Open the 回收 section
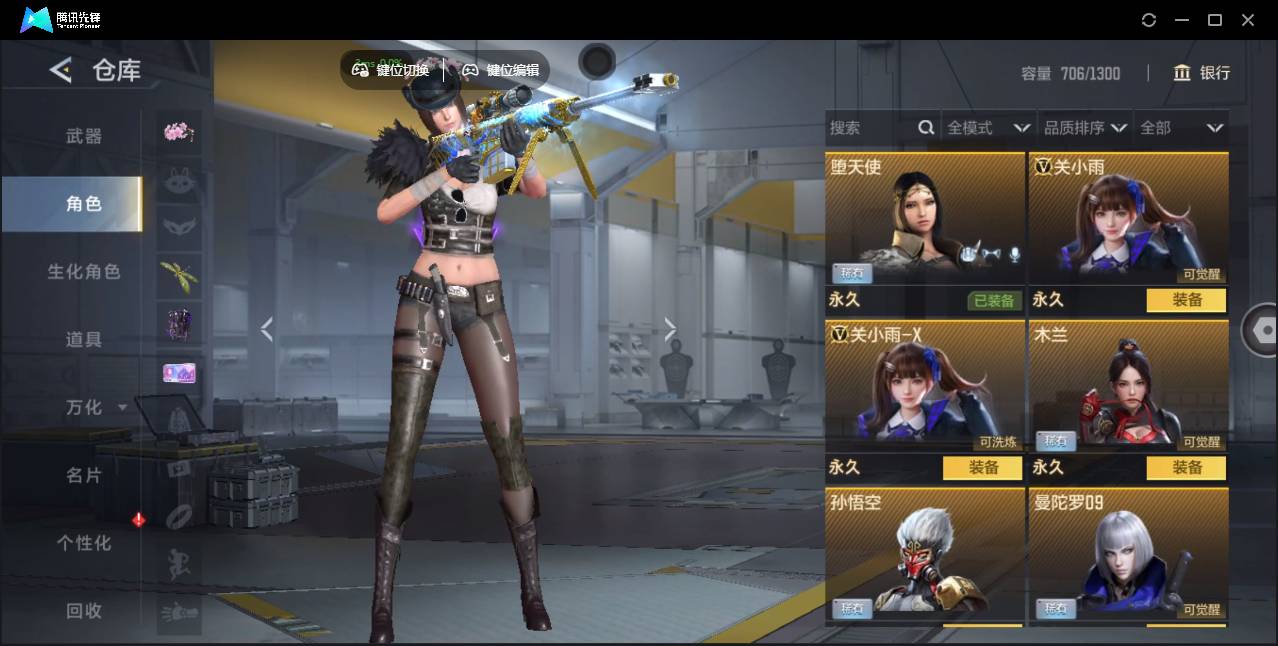The width and height of the screenshot is (1278, 646). tap(84, 611)
